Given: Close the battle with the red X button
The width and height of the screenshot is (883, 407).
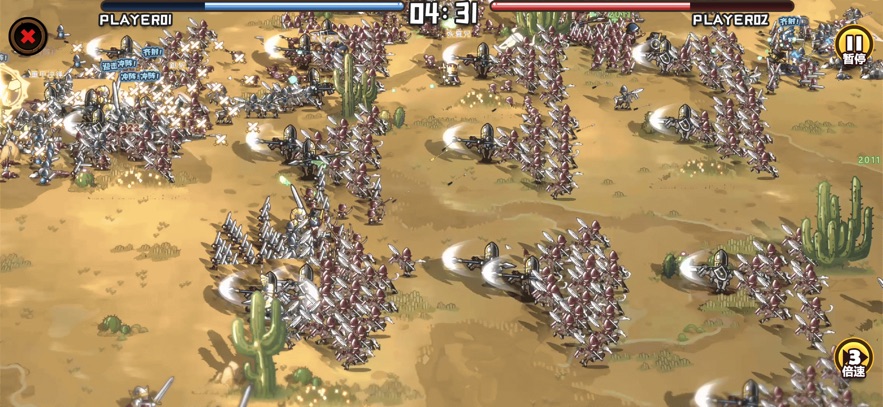Looking at the screenshot, I should click(27, 36).
